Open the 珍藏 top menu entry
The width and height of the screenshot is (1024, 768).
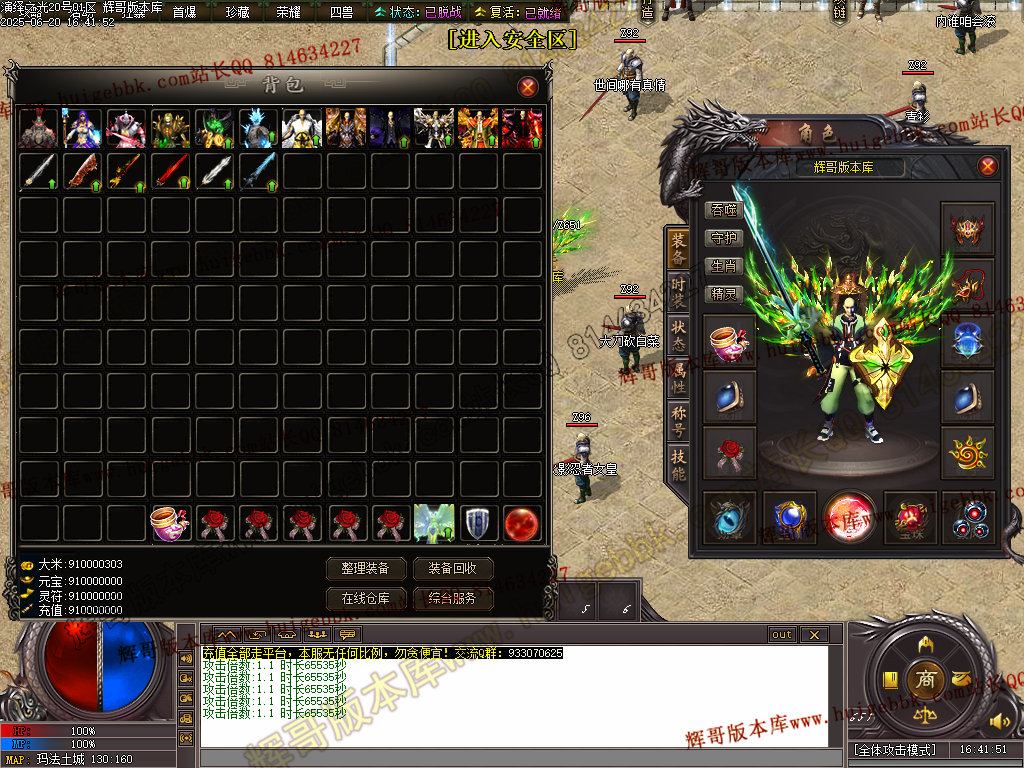click(237, 12)
